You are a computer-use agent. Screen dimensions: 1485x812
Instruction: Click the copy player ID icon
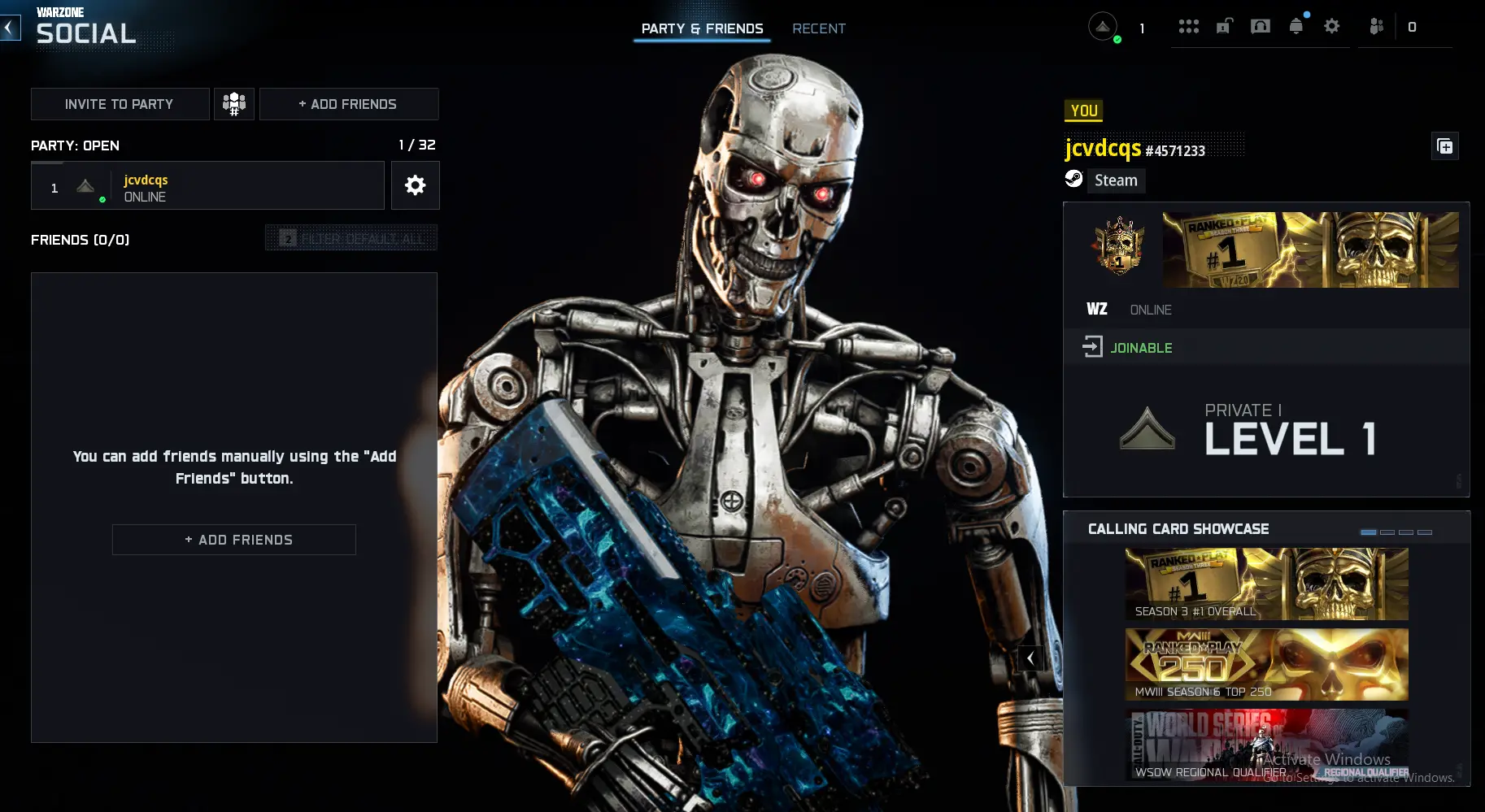tap(1446, 146)
